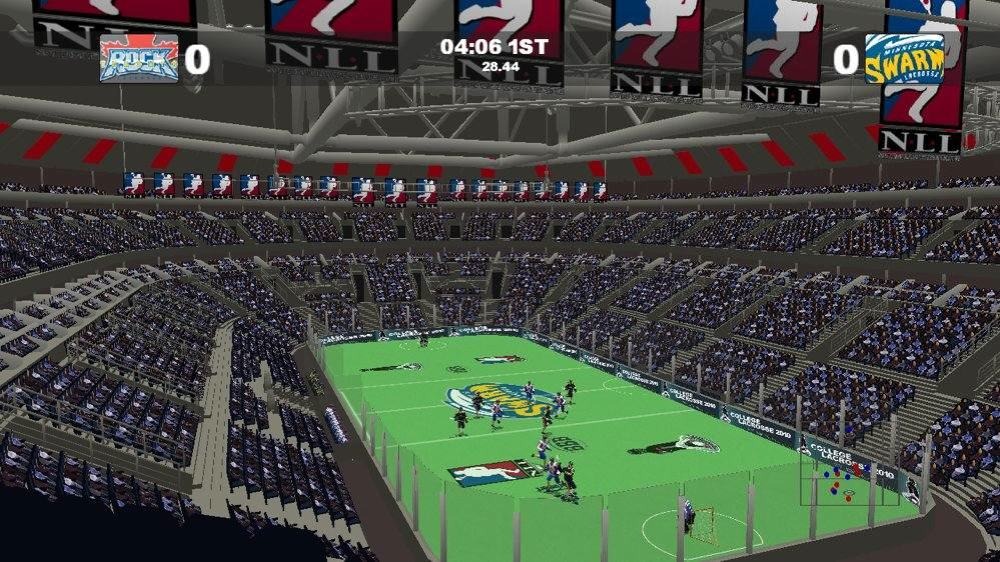Select the Minnesota Swarm team logo
This screenshot has width=1000, height=562.
(904, 60)
